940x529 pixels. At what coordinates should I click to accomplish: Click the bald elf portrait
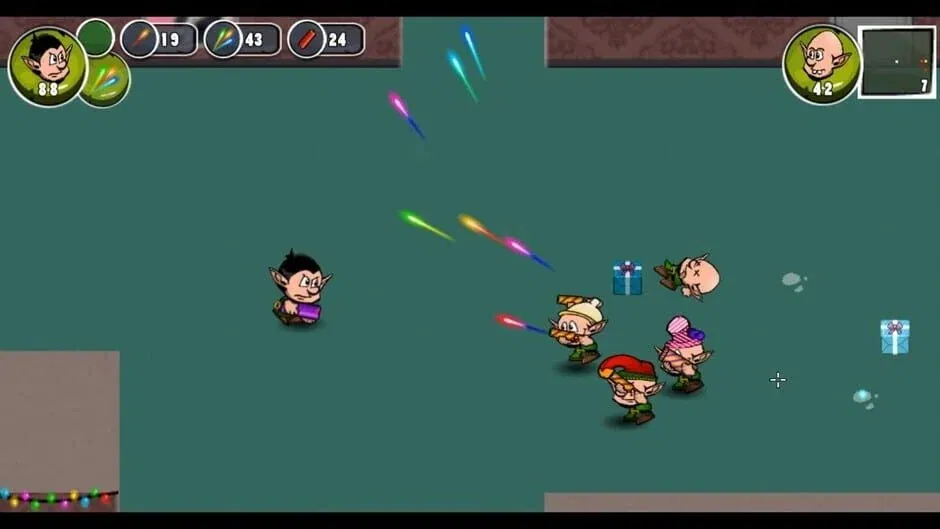(822, 63)
